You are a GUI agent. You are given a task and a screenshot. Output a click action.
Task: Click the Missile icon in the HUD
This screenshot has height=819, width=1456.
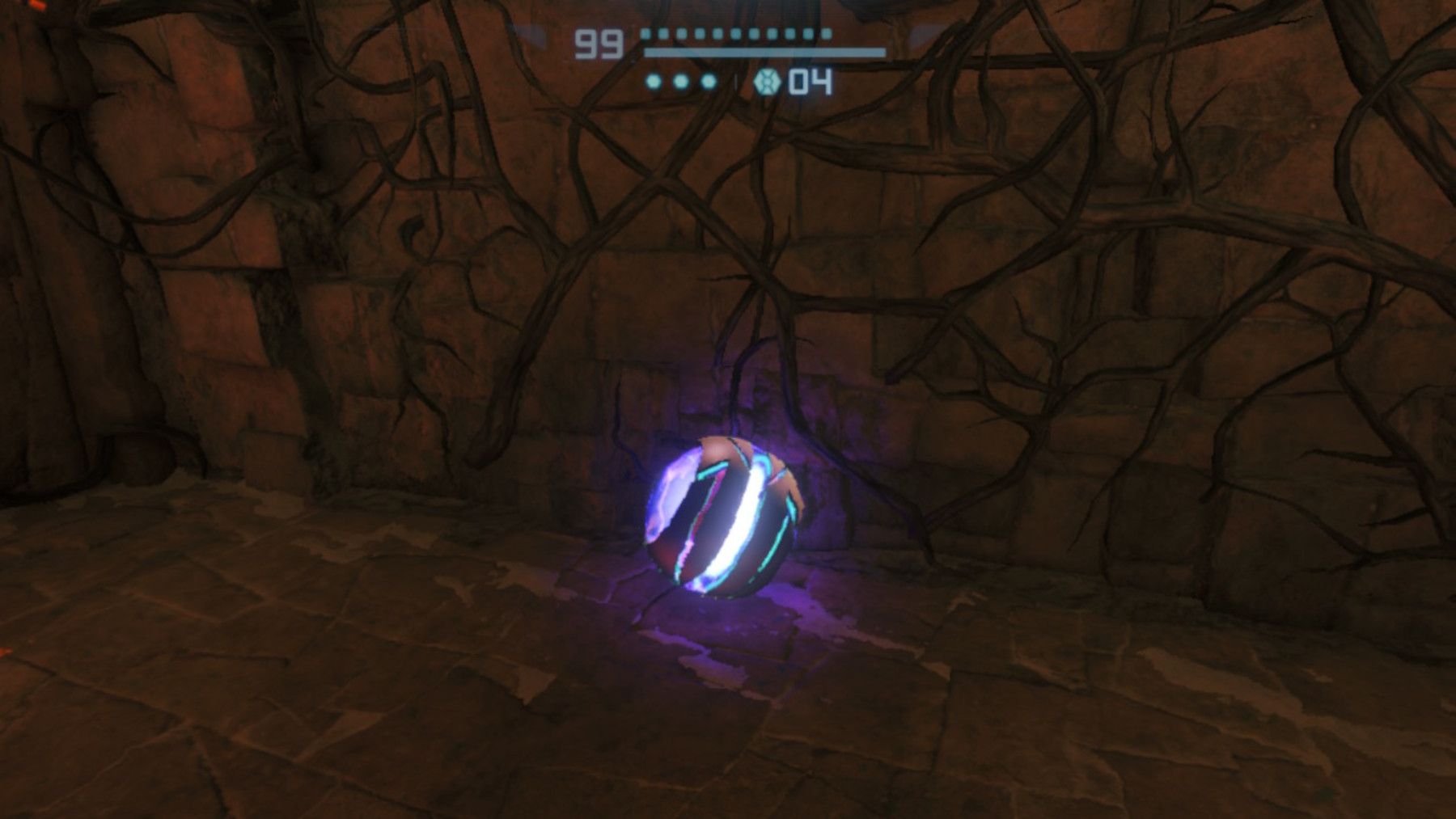click(766, 82)
